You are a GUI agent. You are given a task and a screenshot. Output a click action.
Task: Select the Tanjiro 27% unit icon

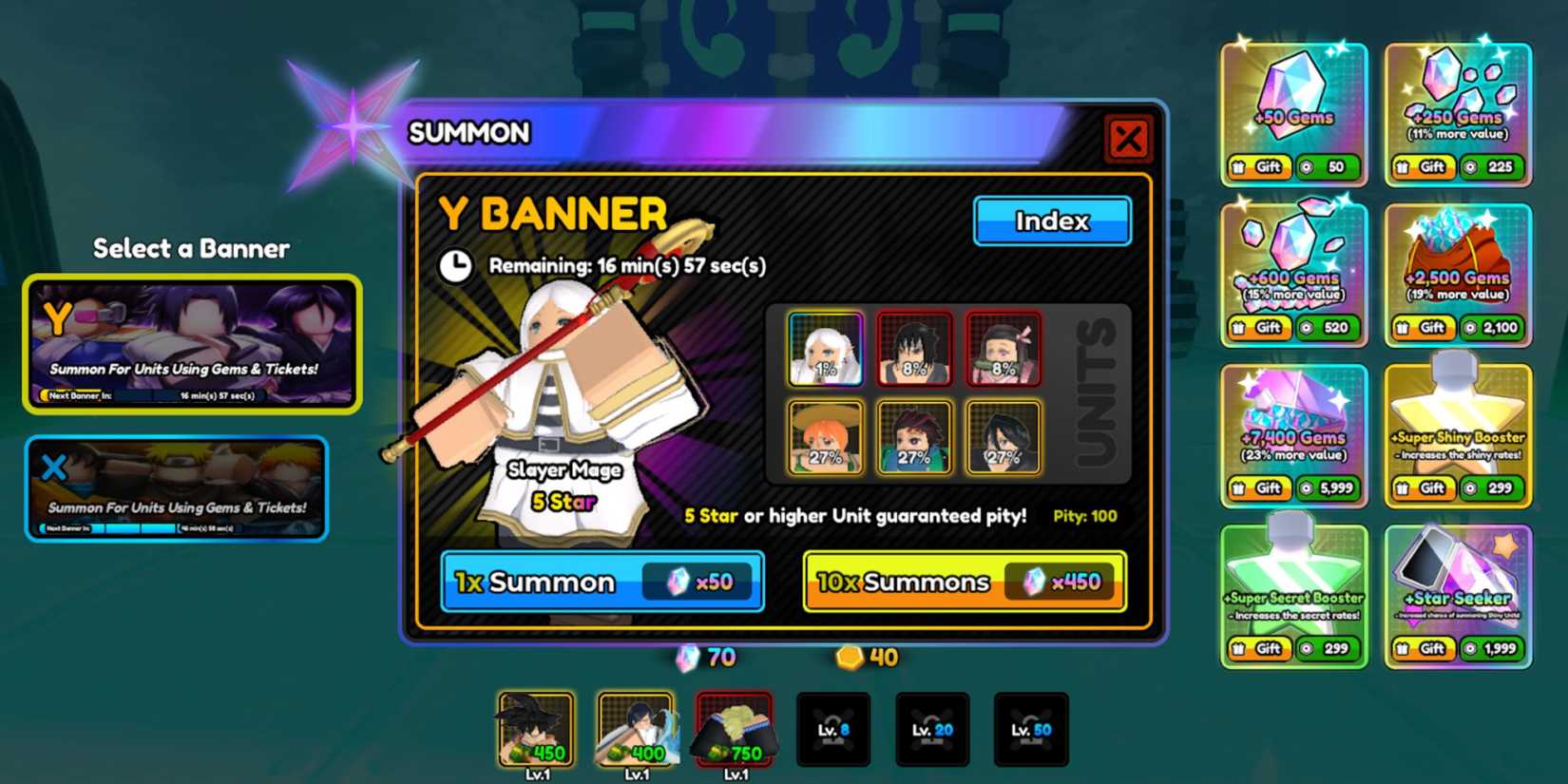914,437
